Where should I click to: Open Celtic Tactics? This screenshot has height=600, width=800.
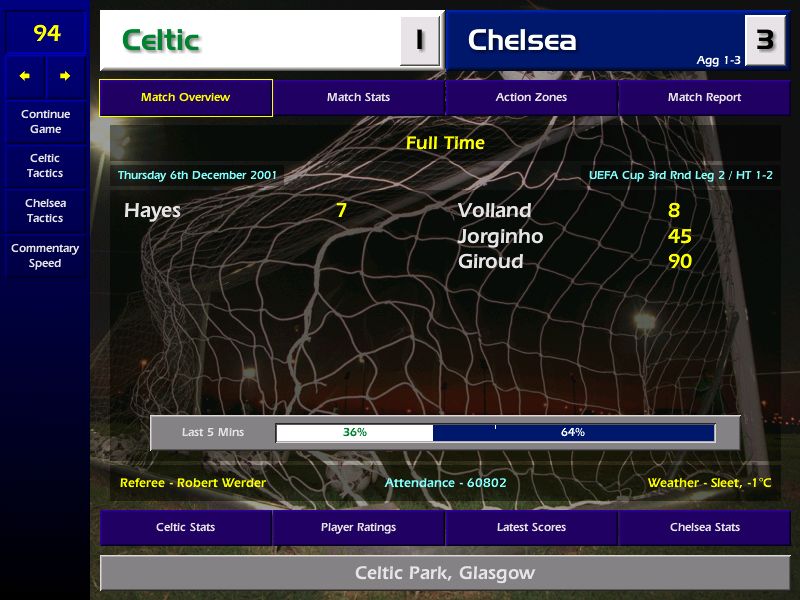click(x=45, y=165)
